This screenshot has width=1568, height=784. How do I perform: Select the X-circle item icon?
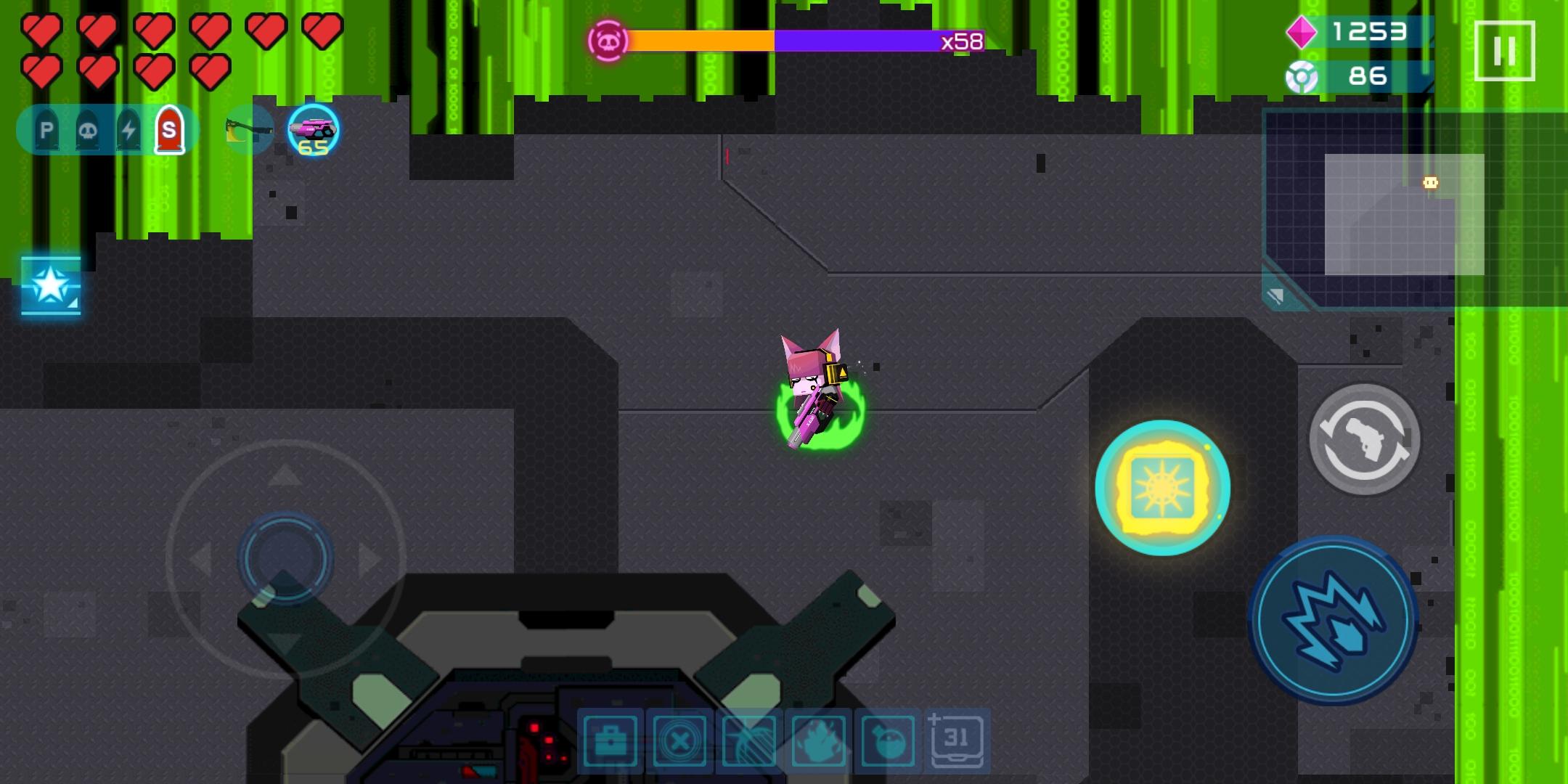click(x=679, y=740)
